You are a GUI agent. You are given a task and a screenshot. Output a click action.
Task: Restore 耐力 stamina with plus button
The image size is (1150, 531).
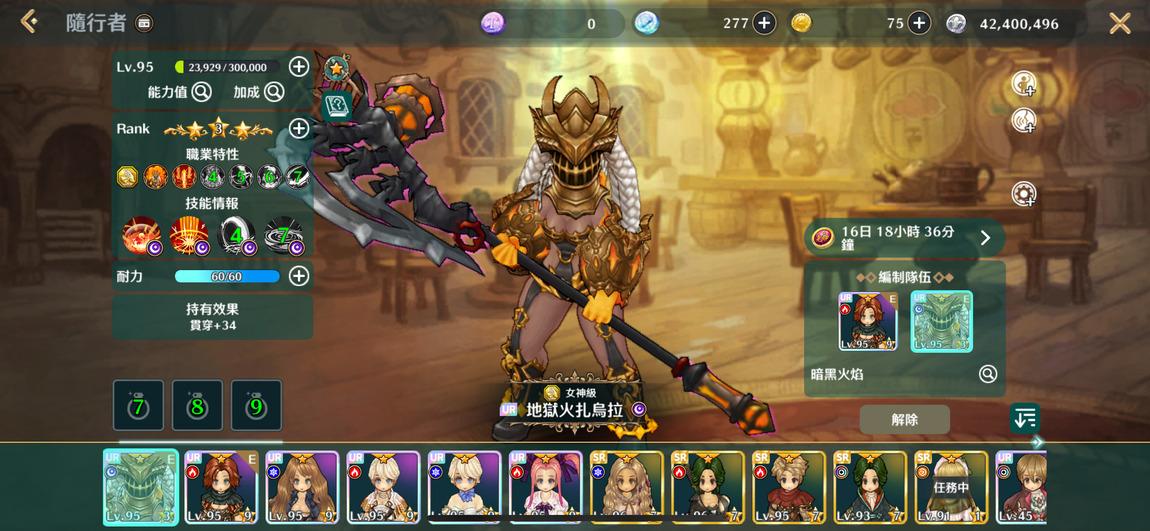click(298, 276)
